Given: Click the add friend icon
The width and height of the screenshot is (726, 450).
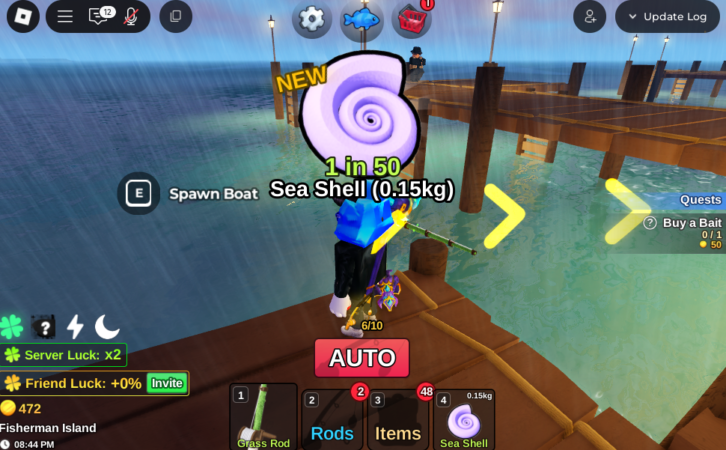Looking at the screenshot, I should coord(589,16).
